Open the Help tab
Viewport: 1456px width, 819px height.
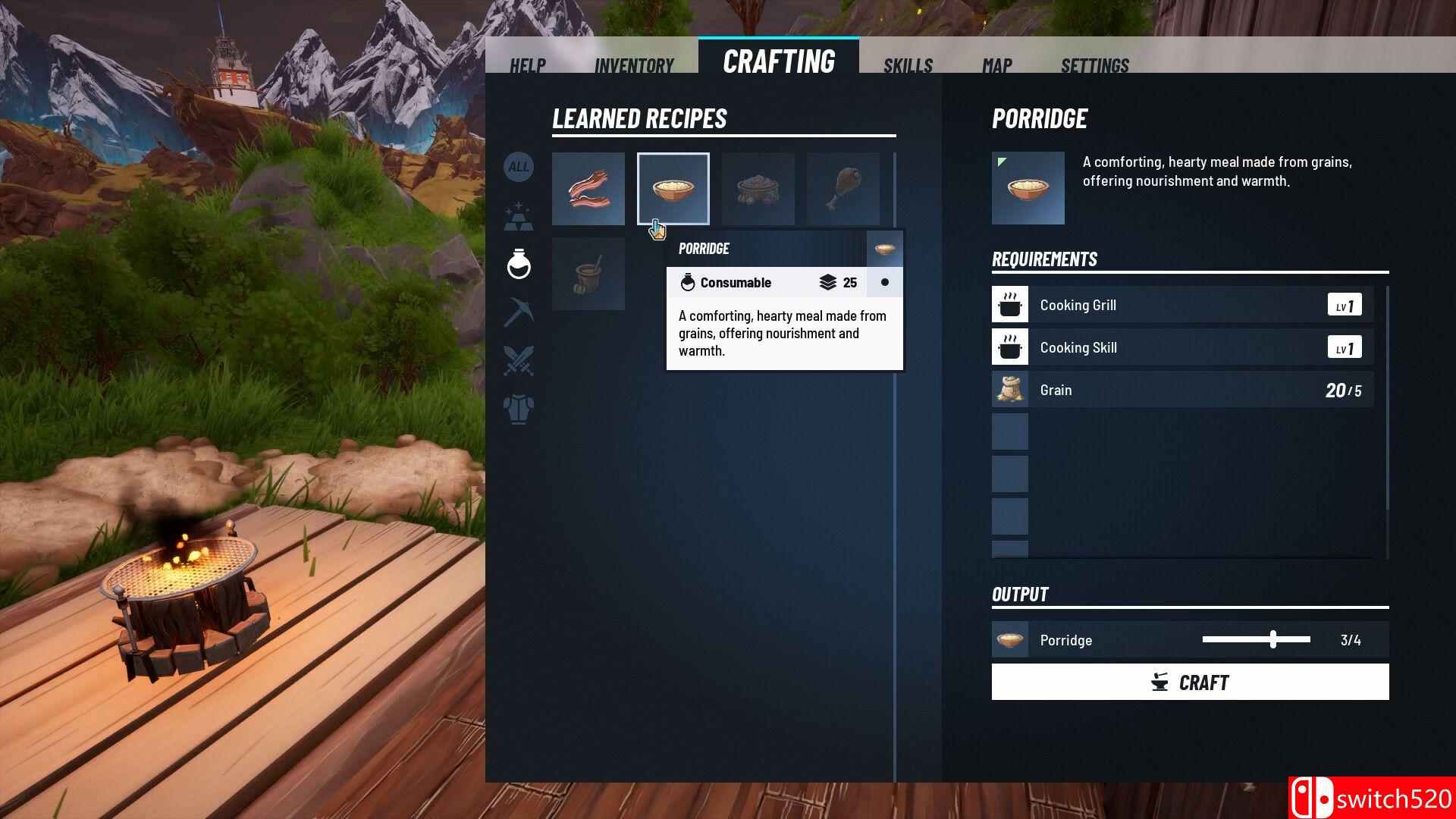pyautogui.click(x=527, y=65)
